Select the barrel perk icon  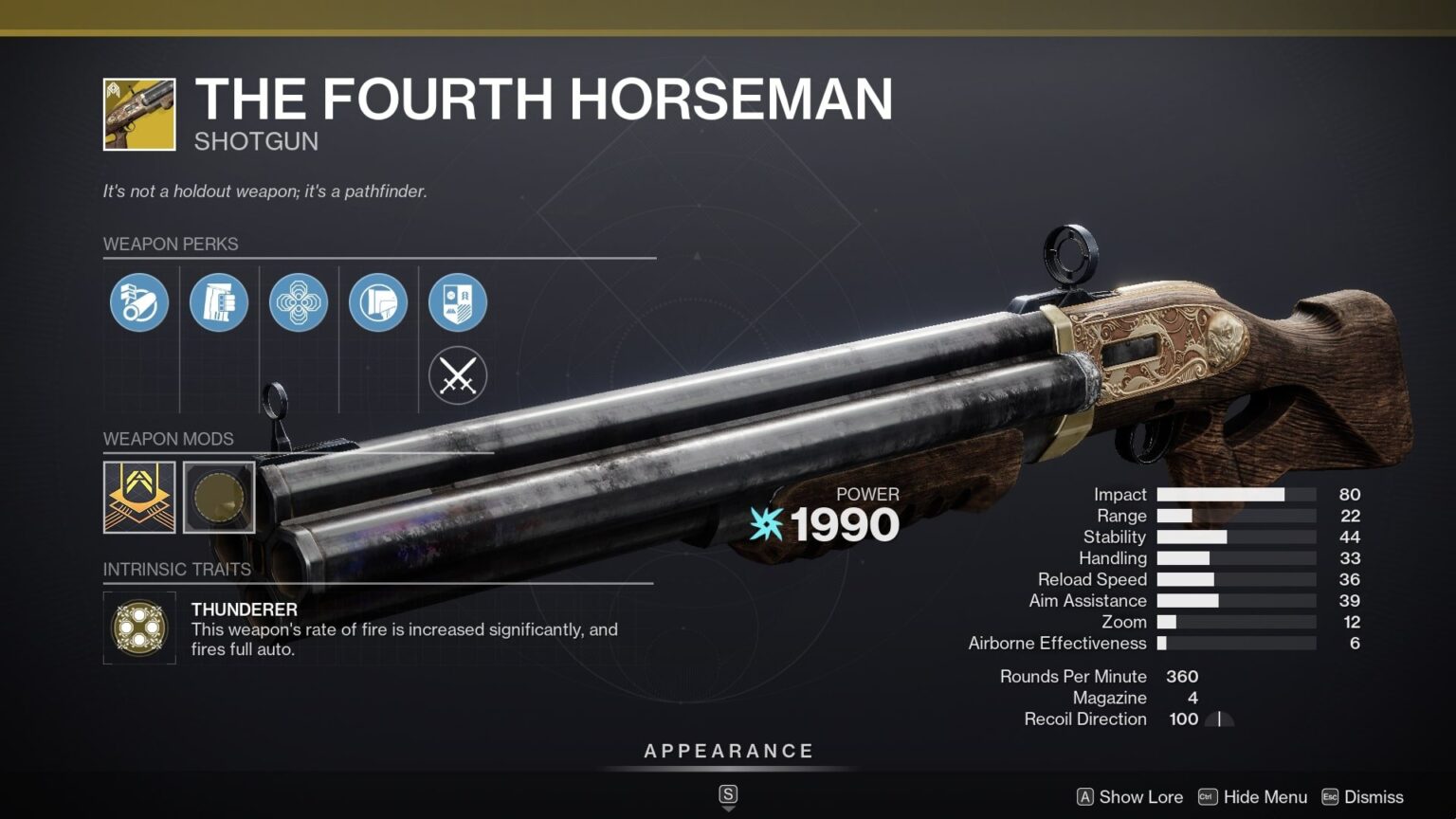pos(138,301)
